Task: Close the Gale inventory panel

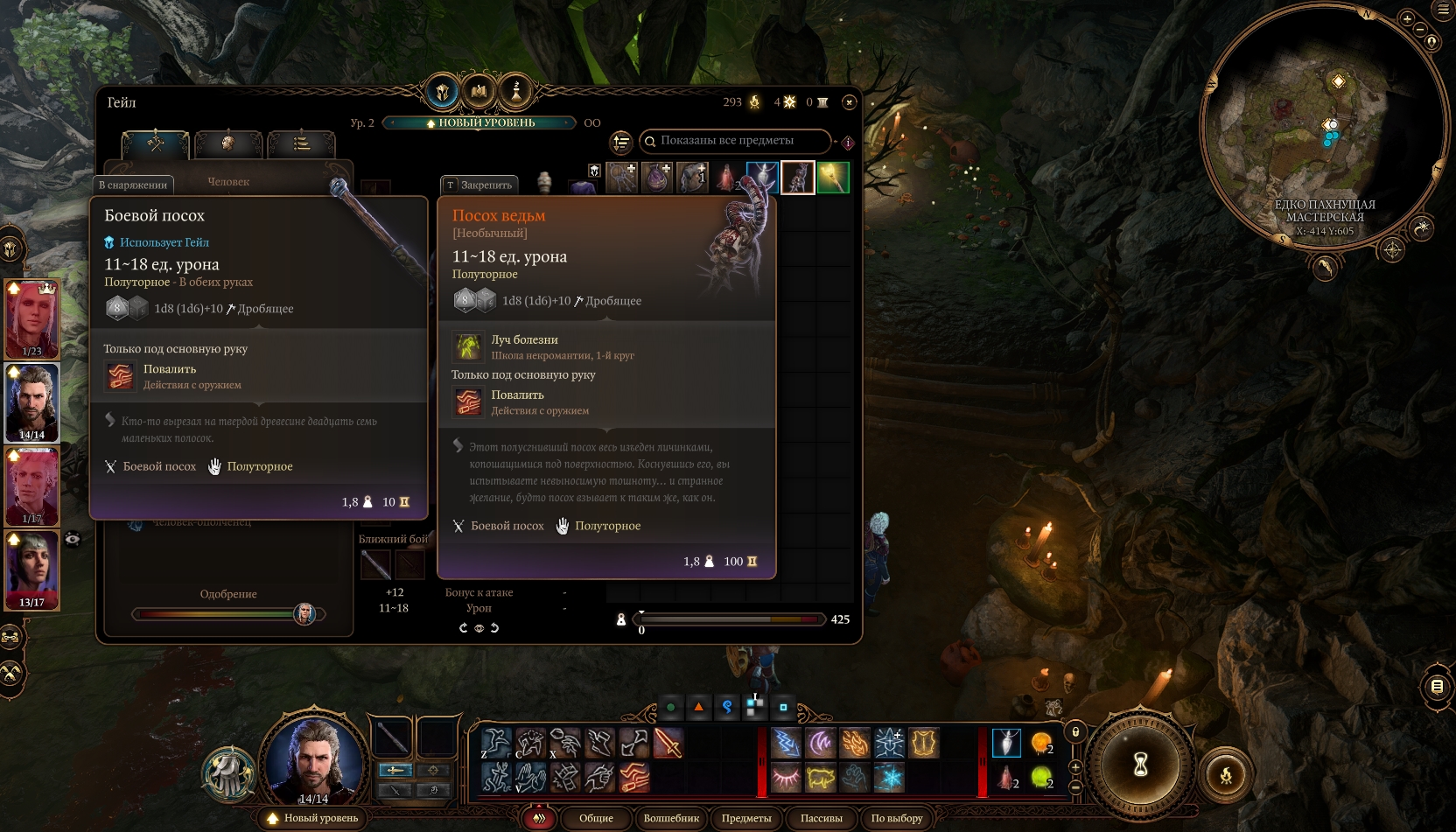Action: point(848,102)
